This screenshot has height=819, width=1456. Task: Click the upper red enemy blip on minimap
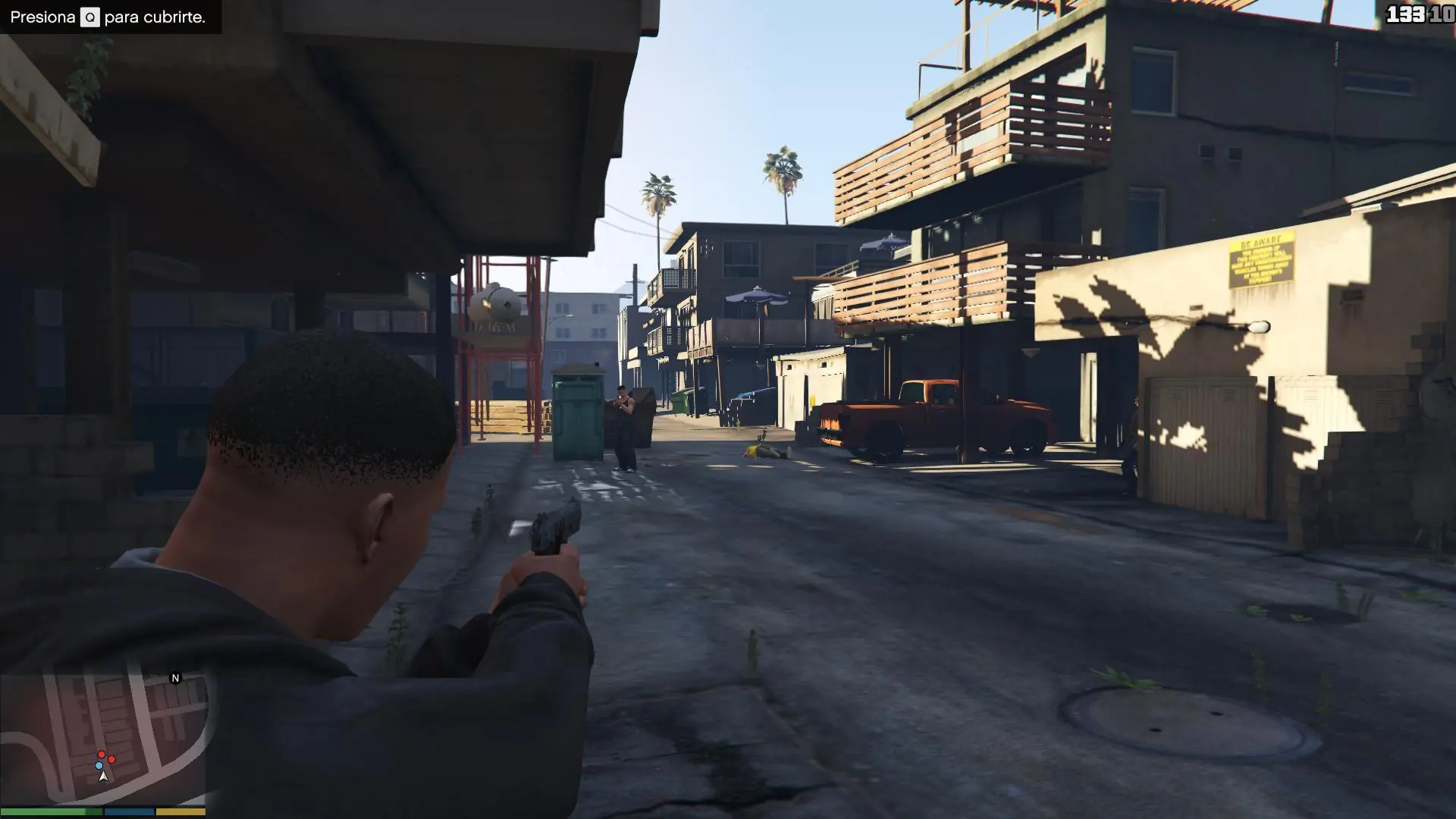(x=102, y=755)
